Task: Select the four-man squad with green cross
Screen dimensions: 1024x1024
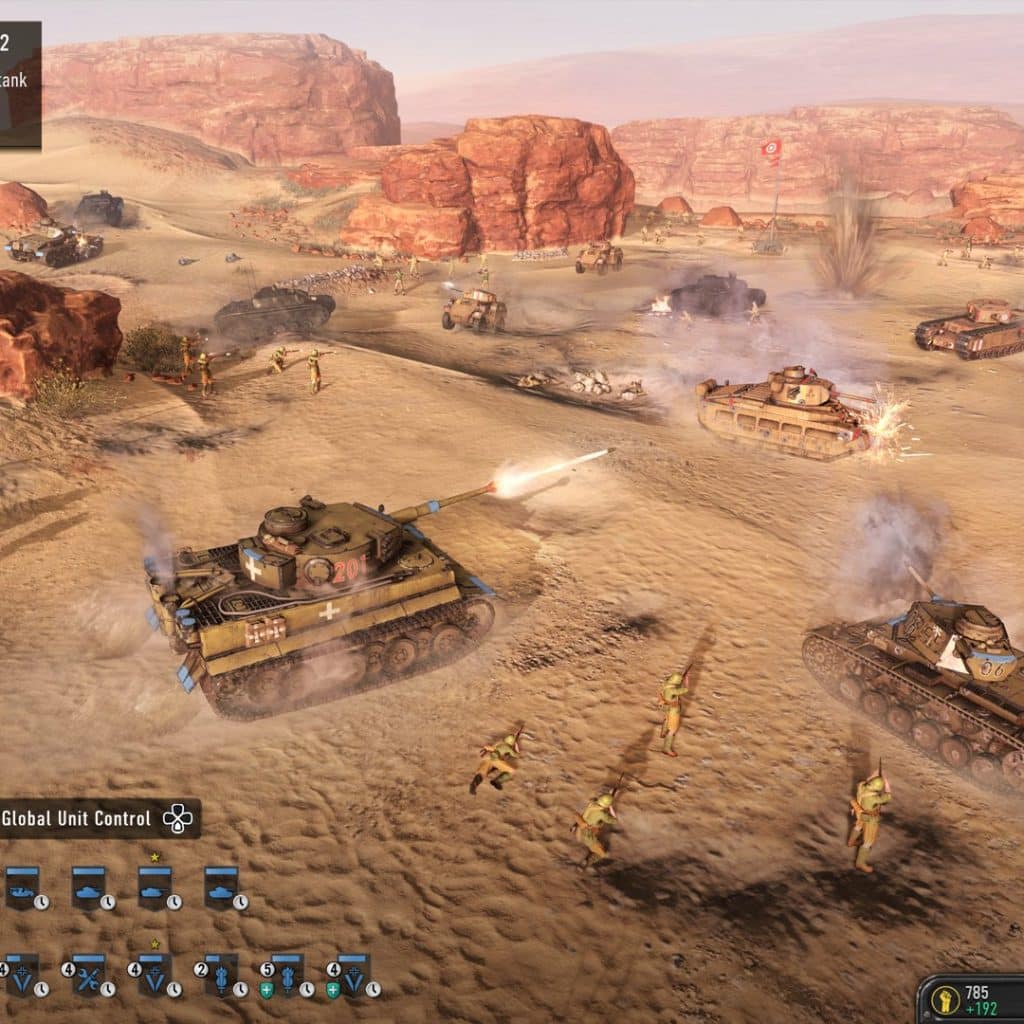Action: [x=353, y=974]
